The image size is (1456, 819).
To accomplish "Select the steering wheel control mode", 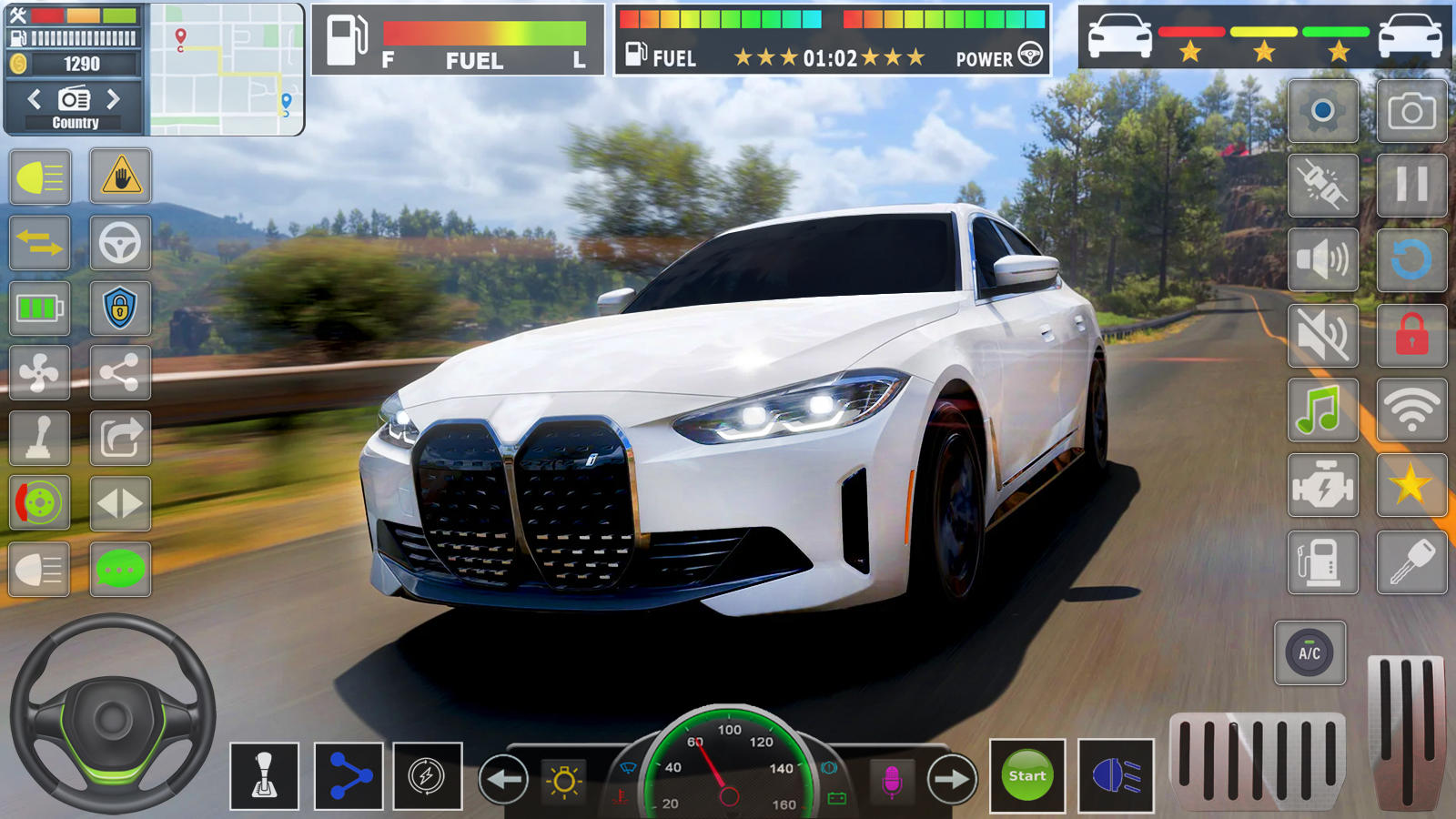I will [x=121, y=243].
